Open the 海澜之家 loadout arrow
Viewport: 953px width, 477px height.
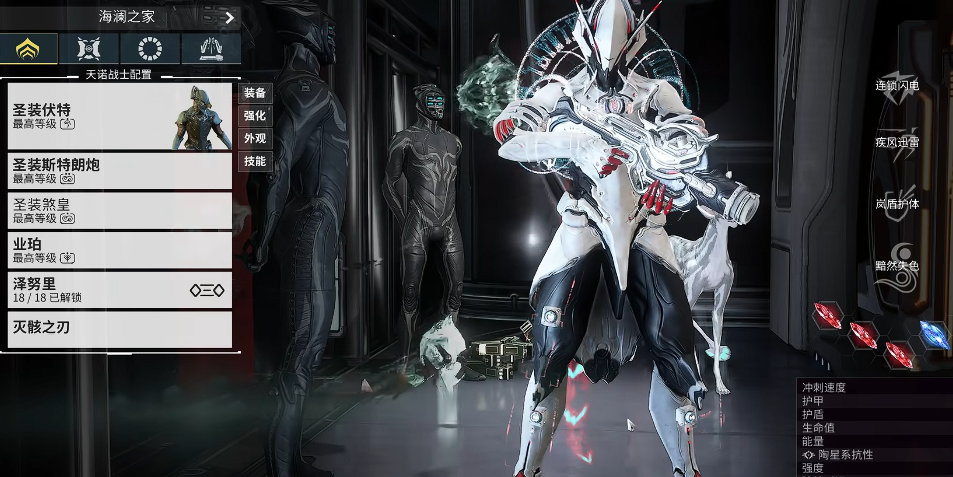(x=229, y=17)
